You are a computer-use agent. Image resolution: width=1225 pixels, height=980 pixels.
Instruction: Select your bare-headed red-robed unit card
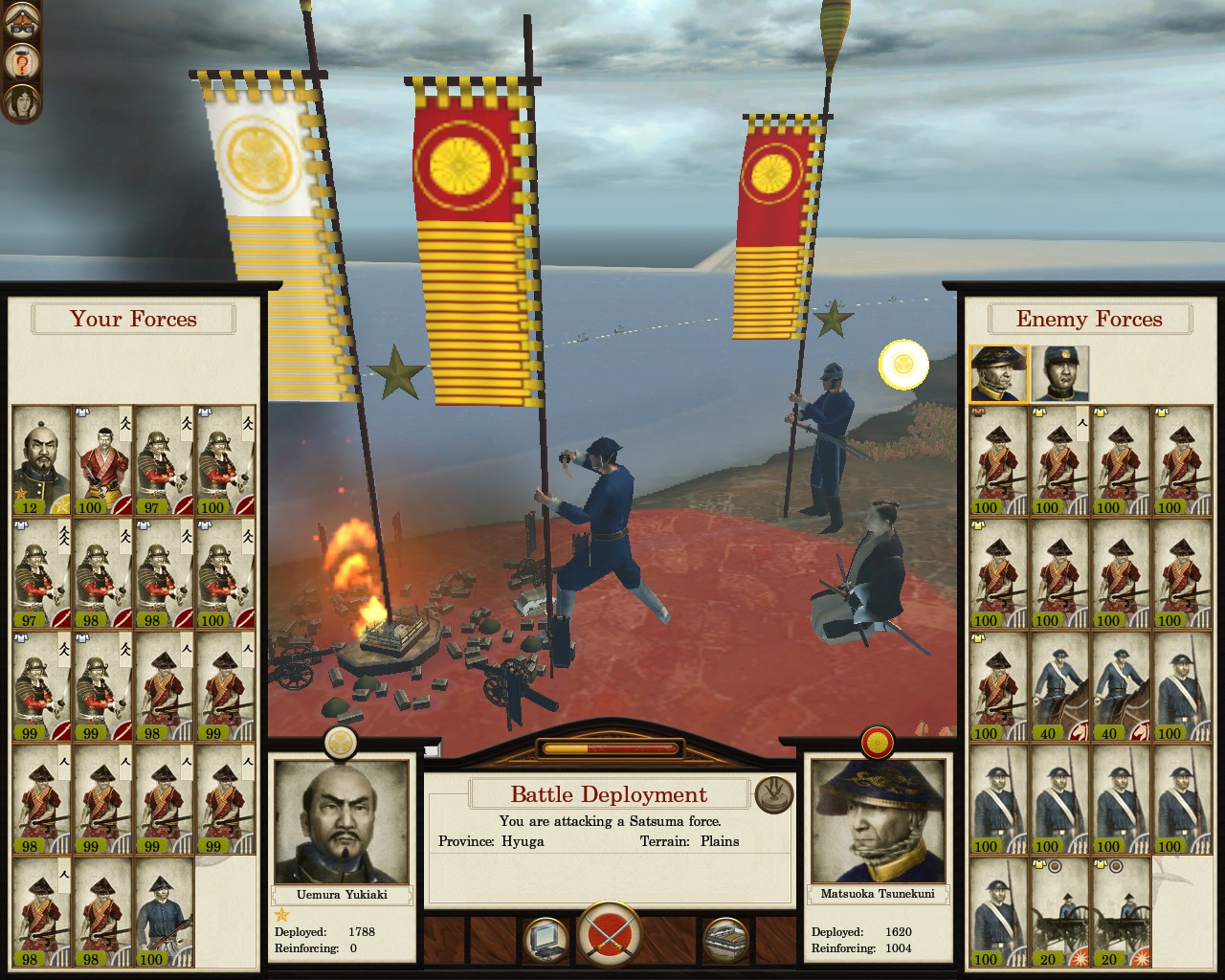(102, 461)
